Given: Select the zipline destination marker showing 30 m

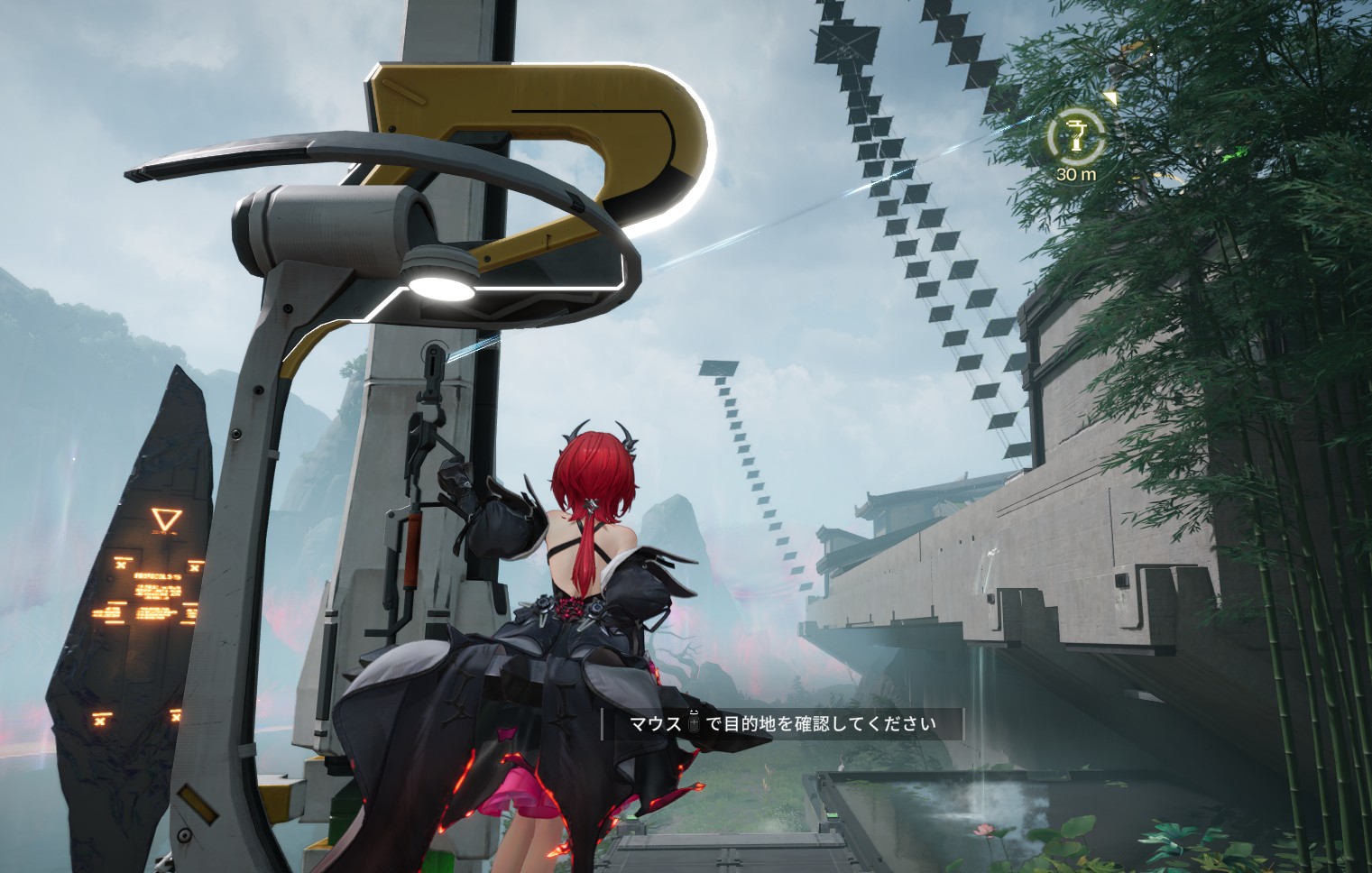Looking at the screenshot, I should click(1075, 137).
